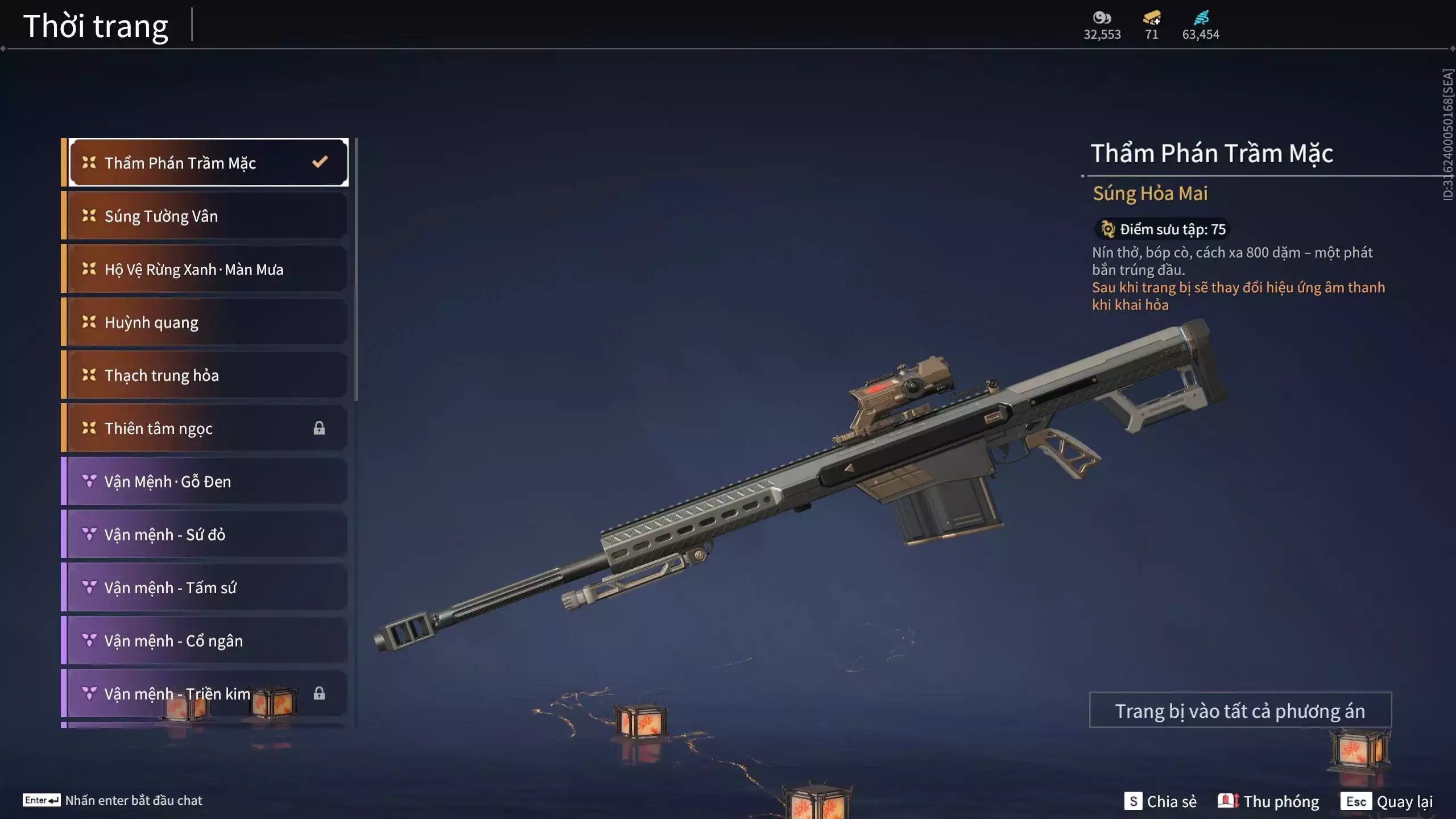1456x819 pixels.
Task: Select the Vận mệnh - Sứ đỏ skin
Action: (x=208, y=535)
